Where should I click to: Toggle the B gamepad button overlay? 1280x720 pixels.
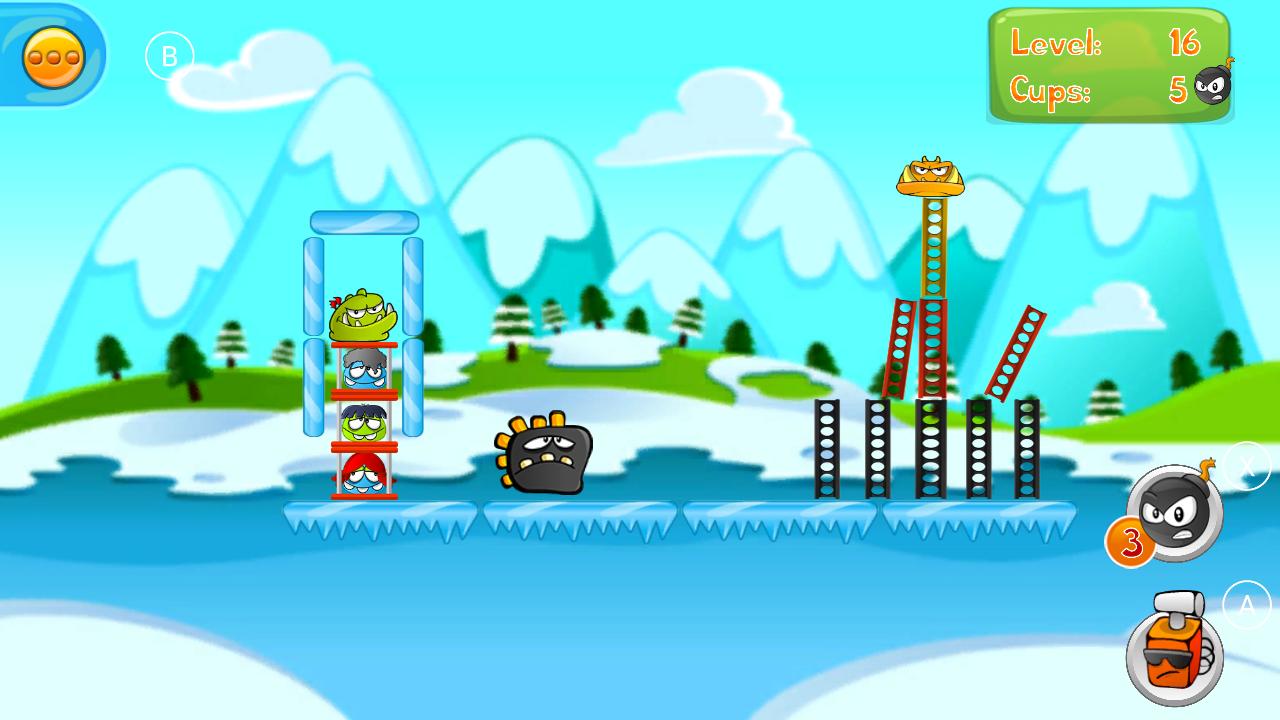pos(170,54)
